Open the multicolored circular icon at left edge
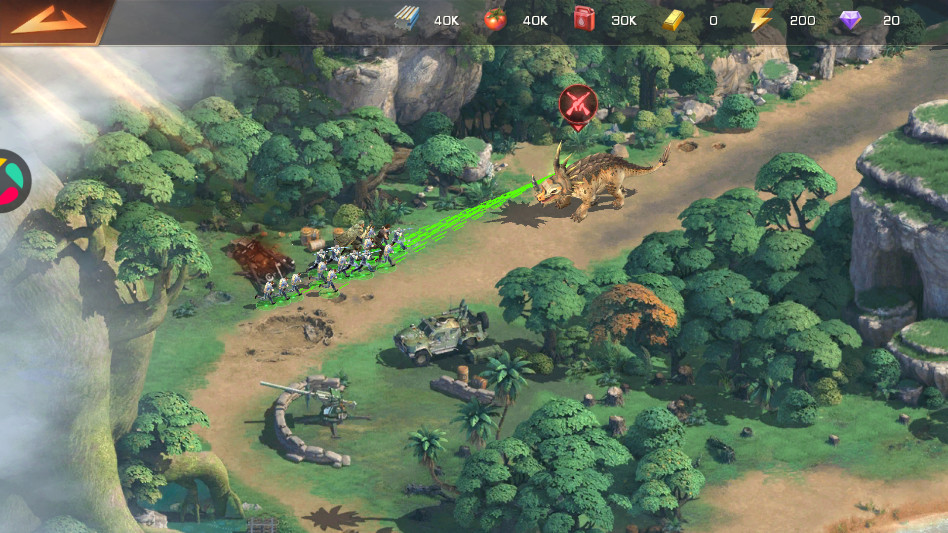 (x=11, y=181)
